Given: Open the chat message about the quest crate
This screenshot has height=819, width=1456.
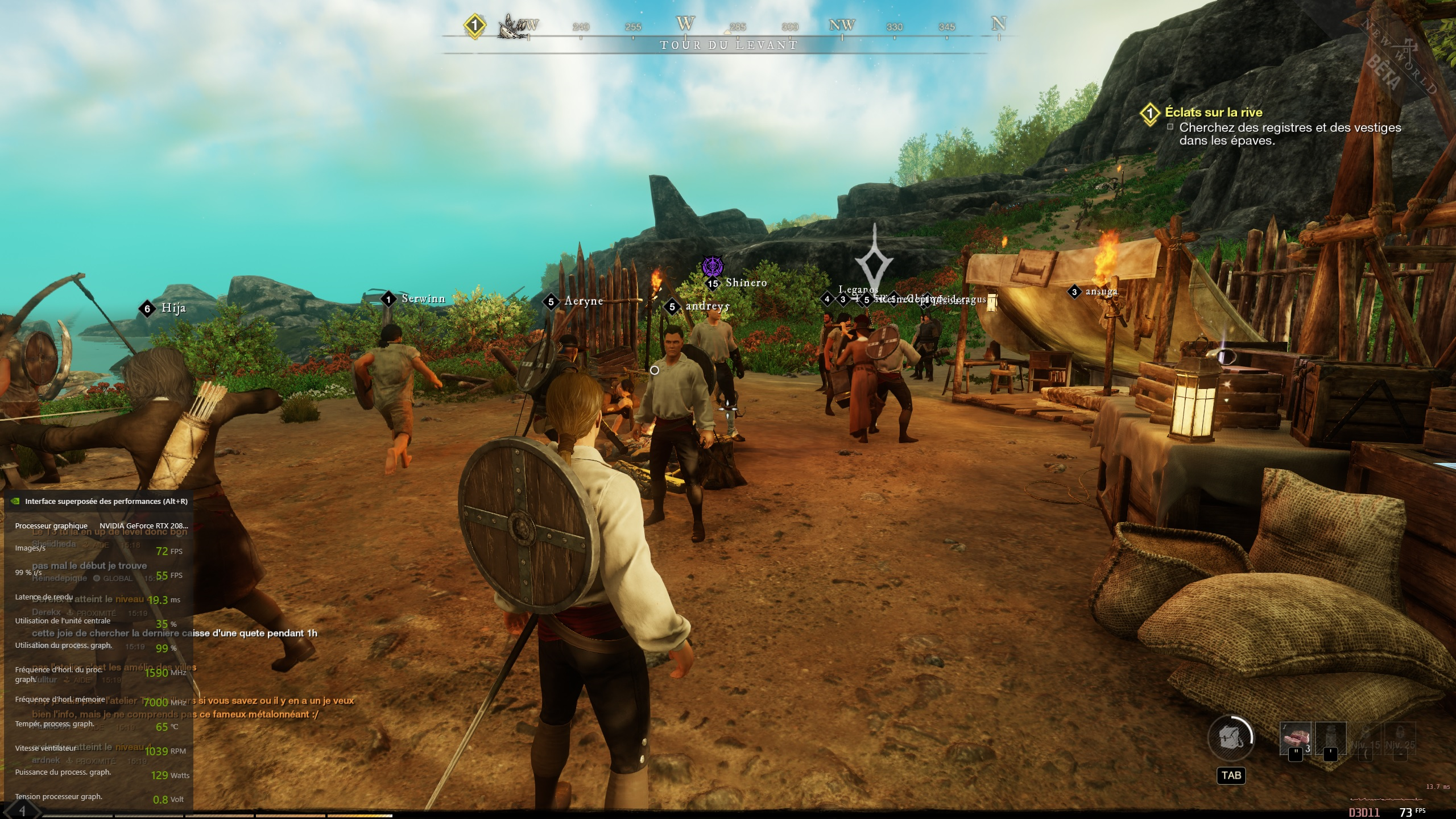Looking at the screenshot, I should click(175, 633).
